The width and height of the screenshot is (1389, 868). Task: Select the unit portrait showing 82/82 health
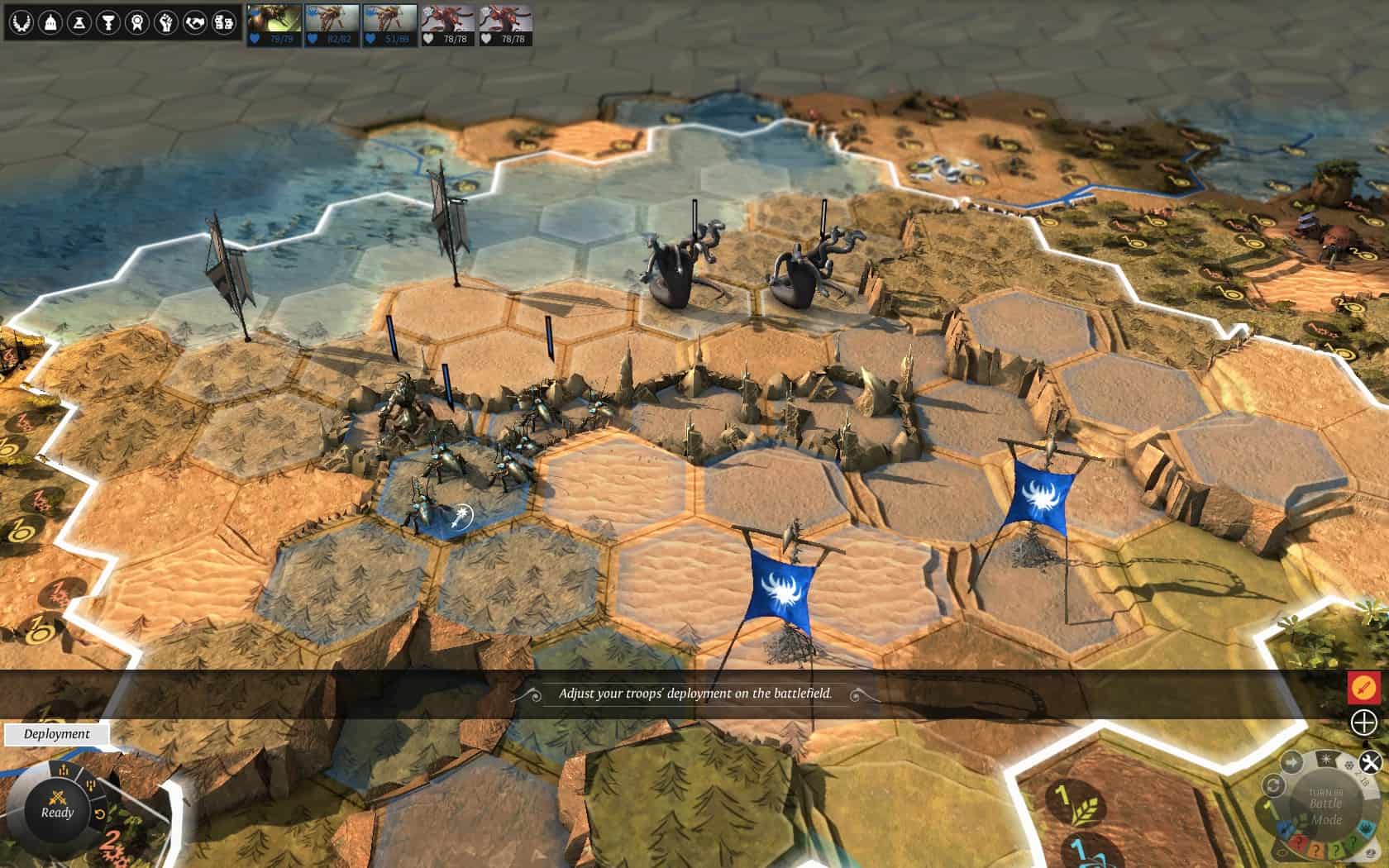click(332, 24)
